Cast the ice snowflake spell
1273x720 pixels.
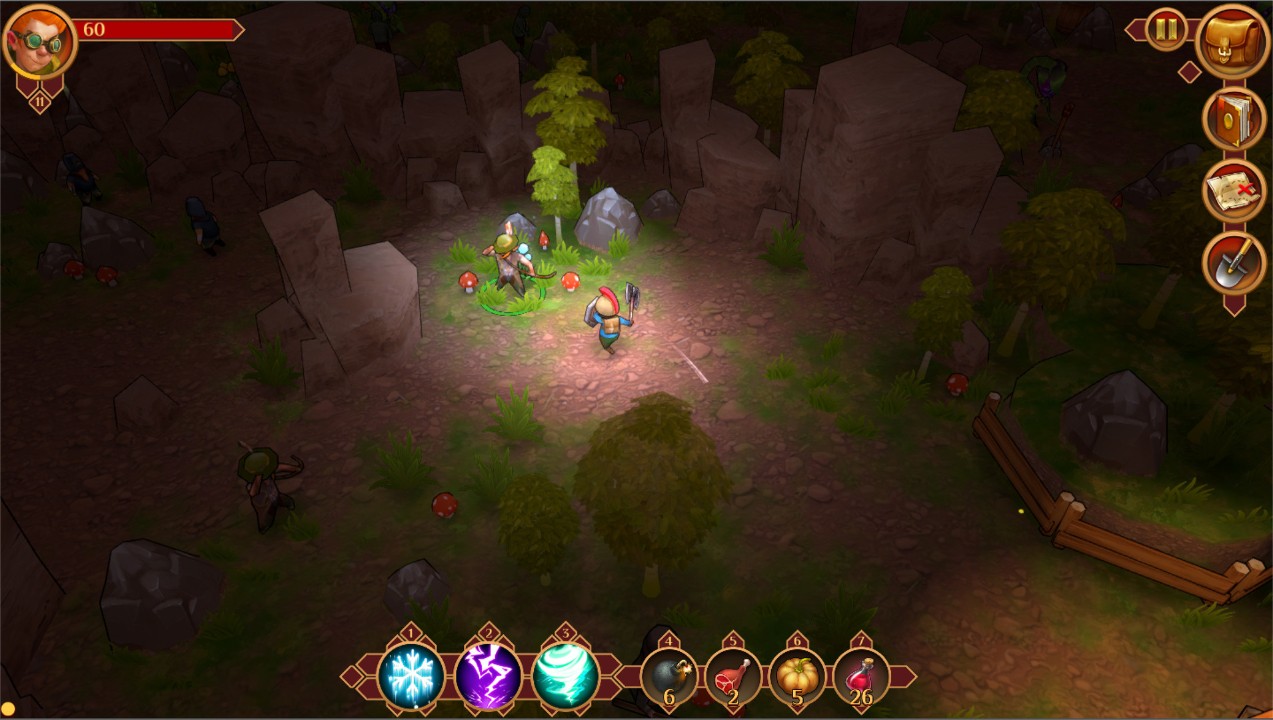point(411,677)
